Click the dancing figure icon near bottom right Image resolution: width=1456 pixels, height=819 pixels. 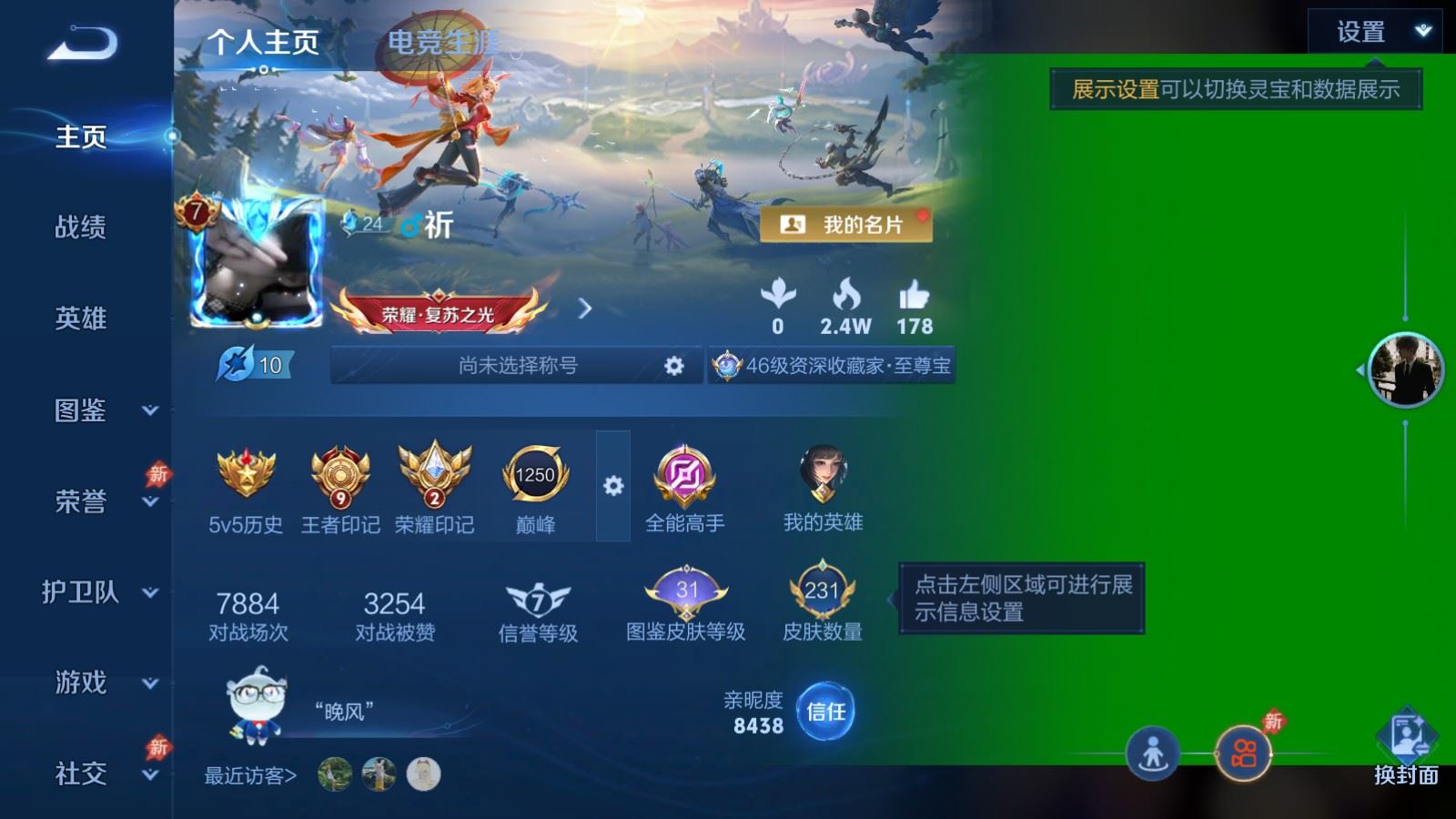[x=1154, y=752]
